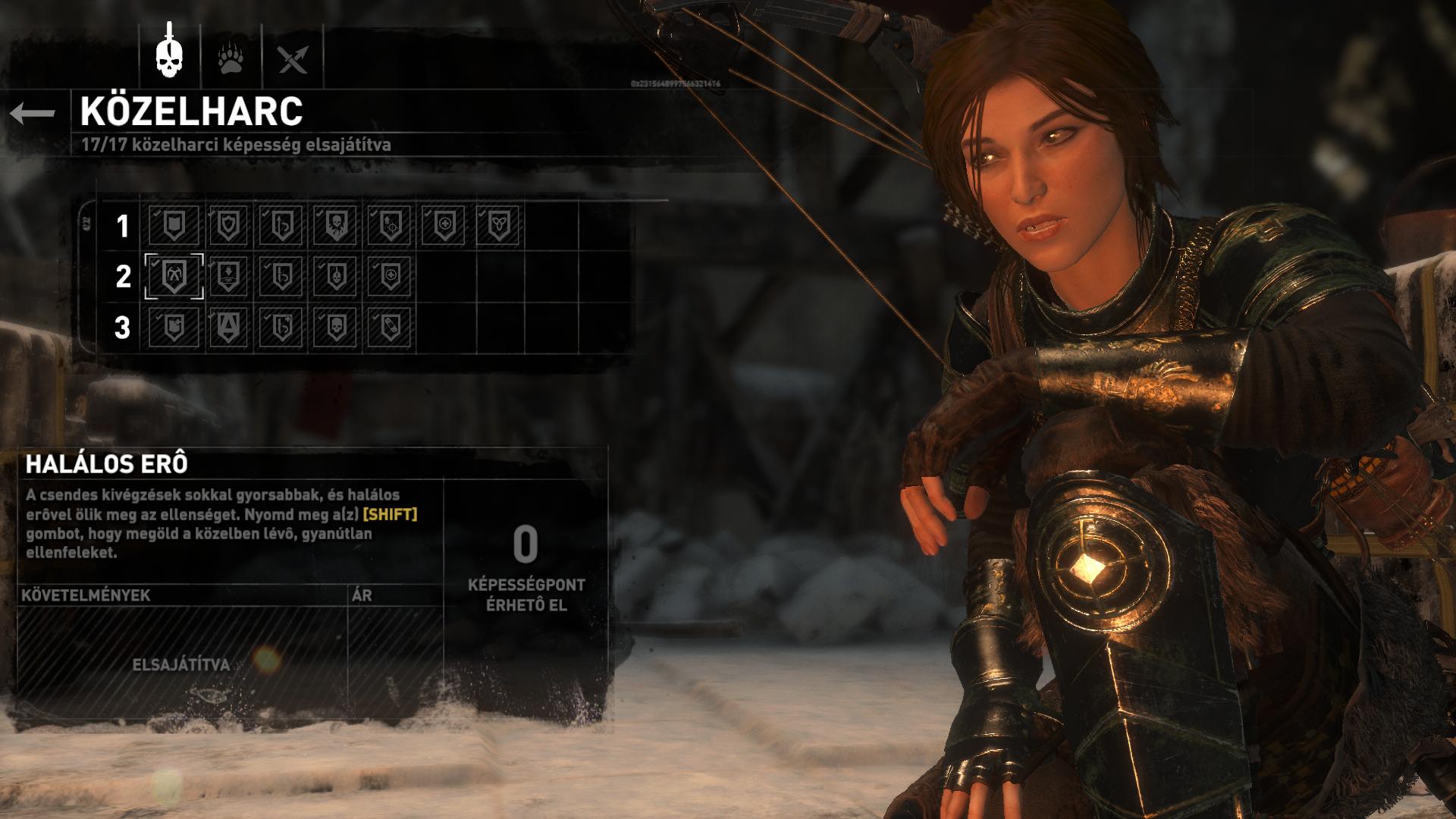Choose the plain skull skill in tier 3

(335, 328)
